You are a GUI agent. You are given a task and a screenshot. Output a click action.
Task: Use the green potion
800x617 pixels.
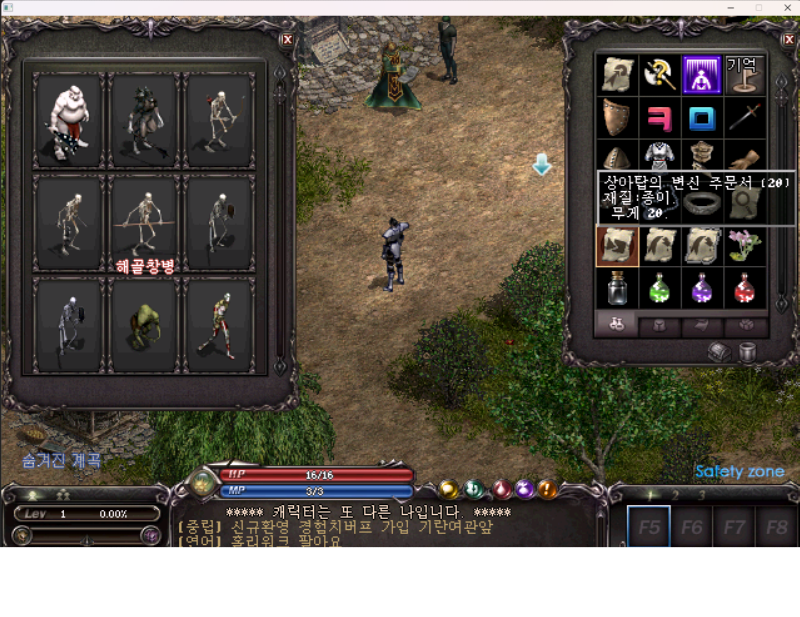tap(660, 289)
